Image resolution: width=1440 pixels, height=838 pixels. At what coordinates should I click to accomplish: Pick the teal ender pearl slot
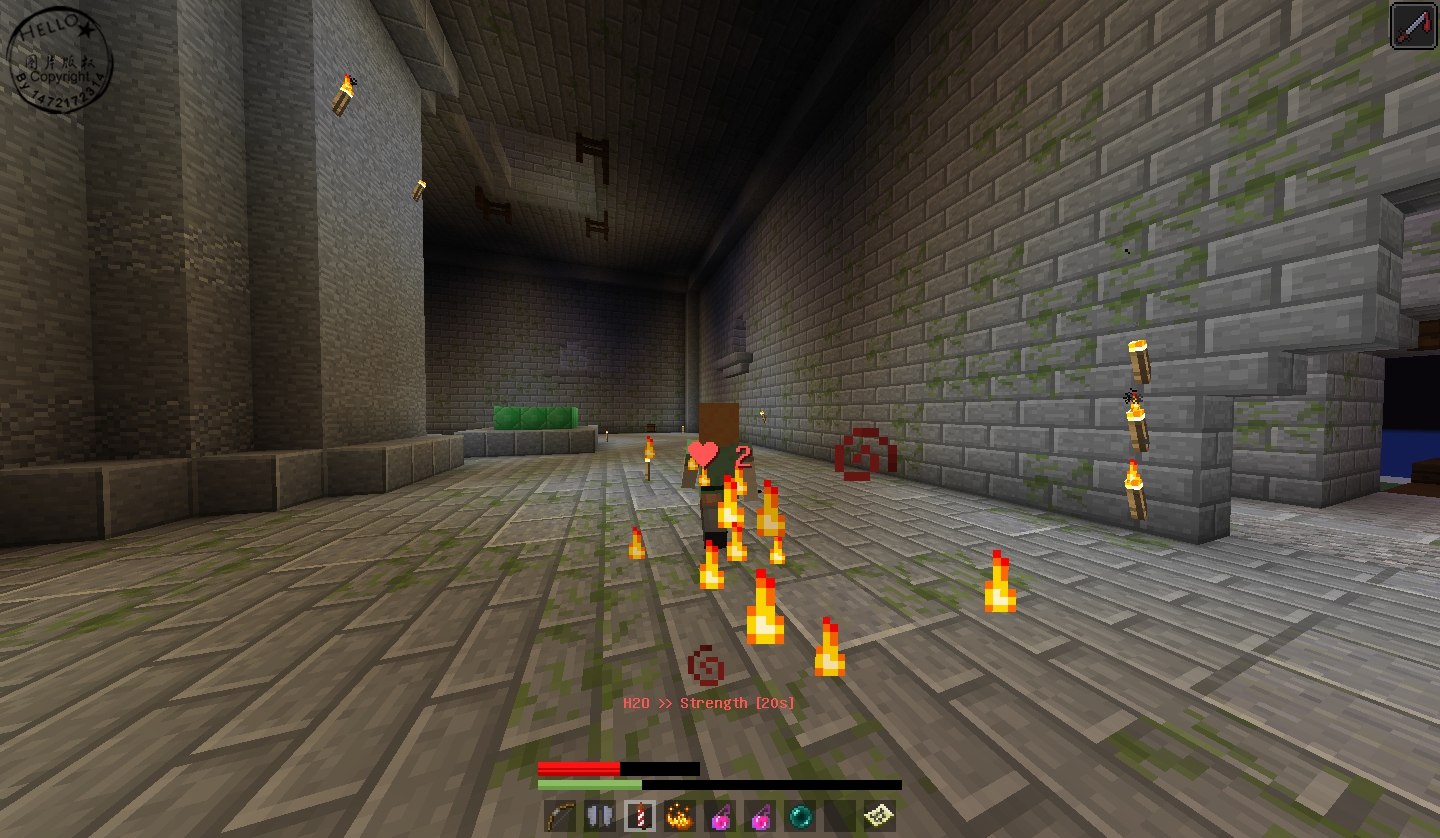[801, 817]
